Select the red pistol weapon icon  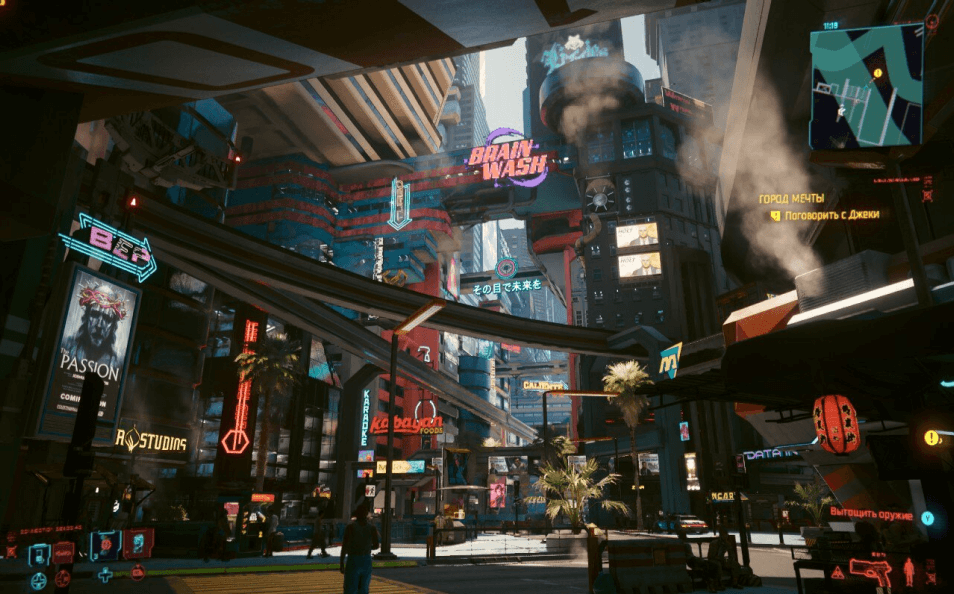869,571
